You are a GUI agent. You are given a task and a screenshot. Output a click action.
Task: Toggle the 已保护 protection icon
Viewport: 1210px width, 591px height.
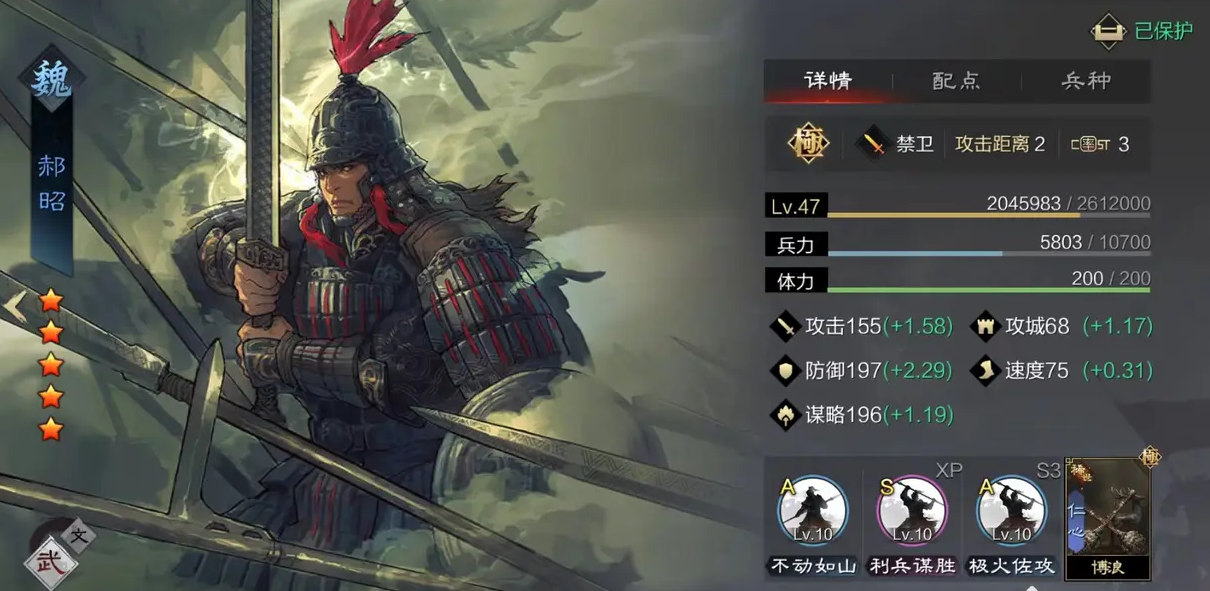tap(1109, 31)
